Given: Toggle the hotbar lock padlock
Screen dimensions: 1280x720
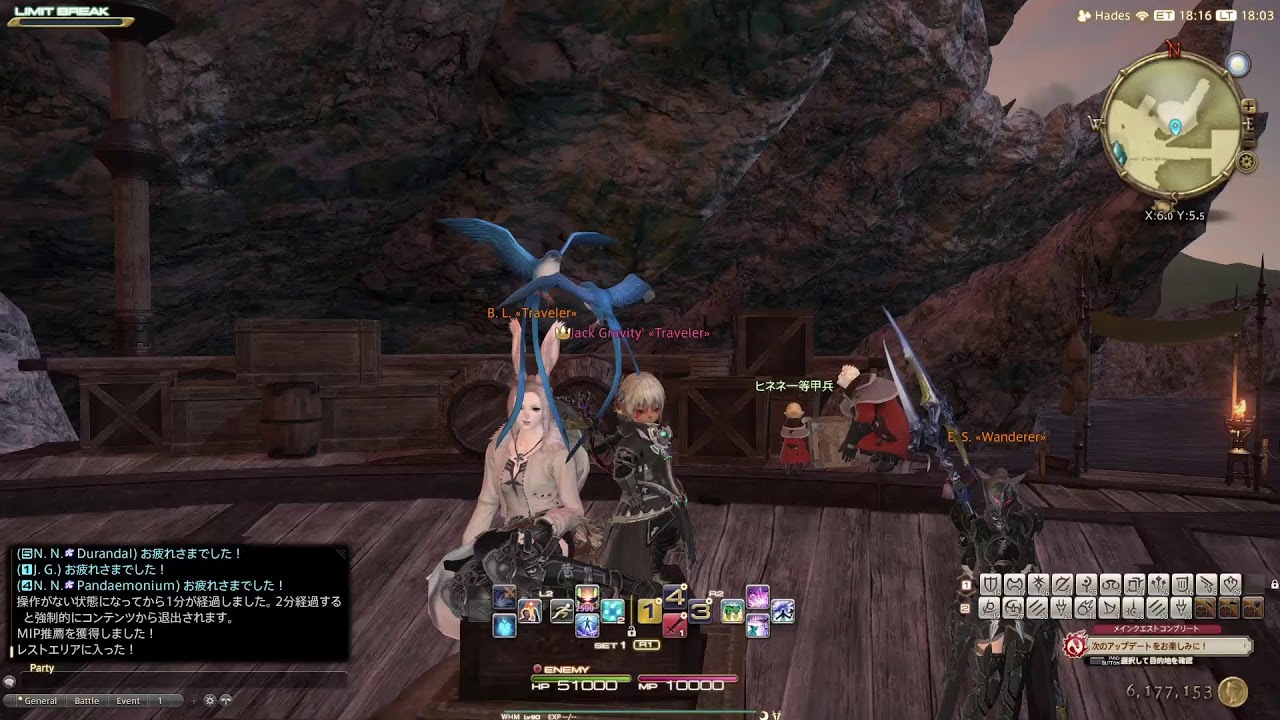Looking at the screenshot, I should [633, 631].
